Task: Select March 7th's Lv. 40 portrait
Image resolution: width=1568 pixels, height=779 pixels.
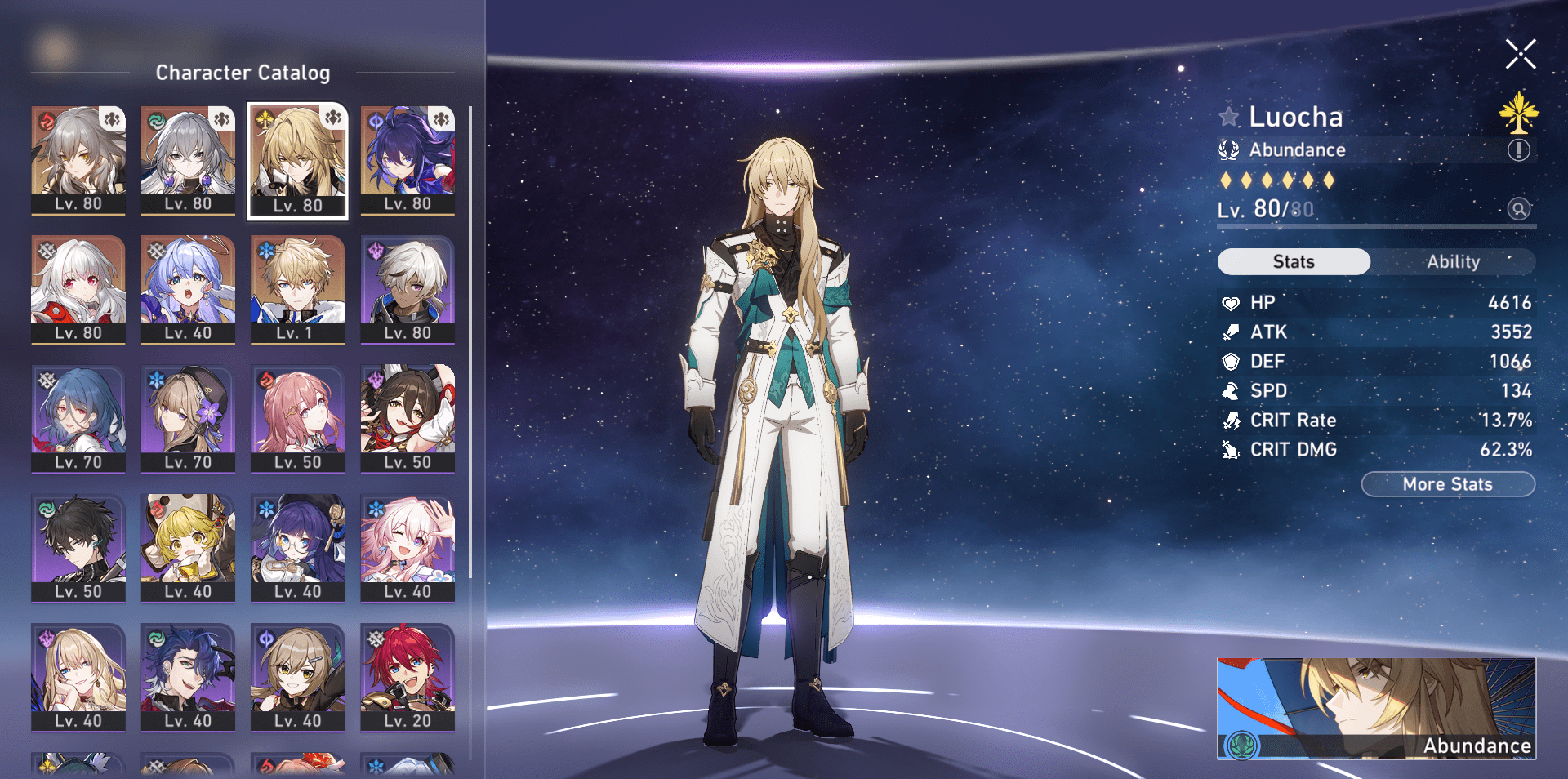Action: click(x=408, y=543)
